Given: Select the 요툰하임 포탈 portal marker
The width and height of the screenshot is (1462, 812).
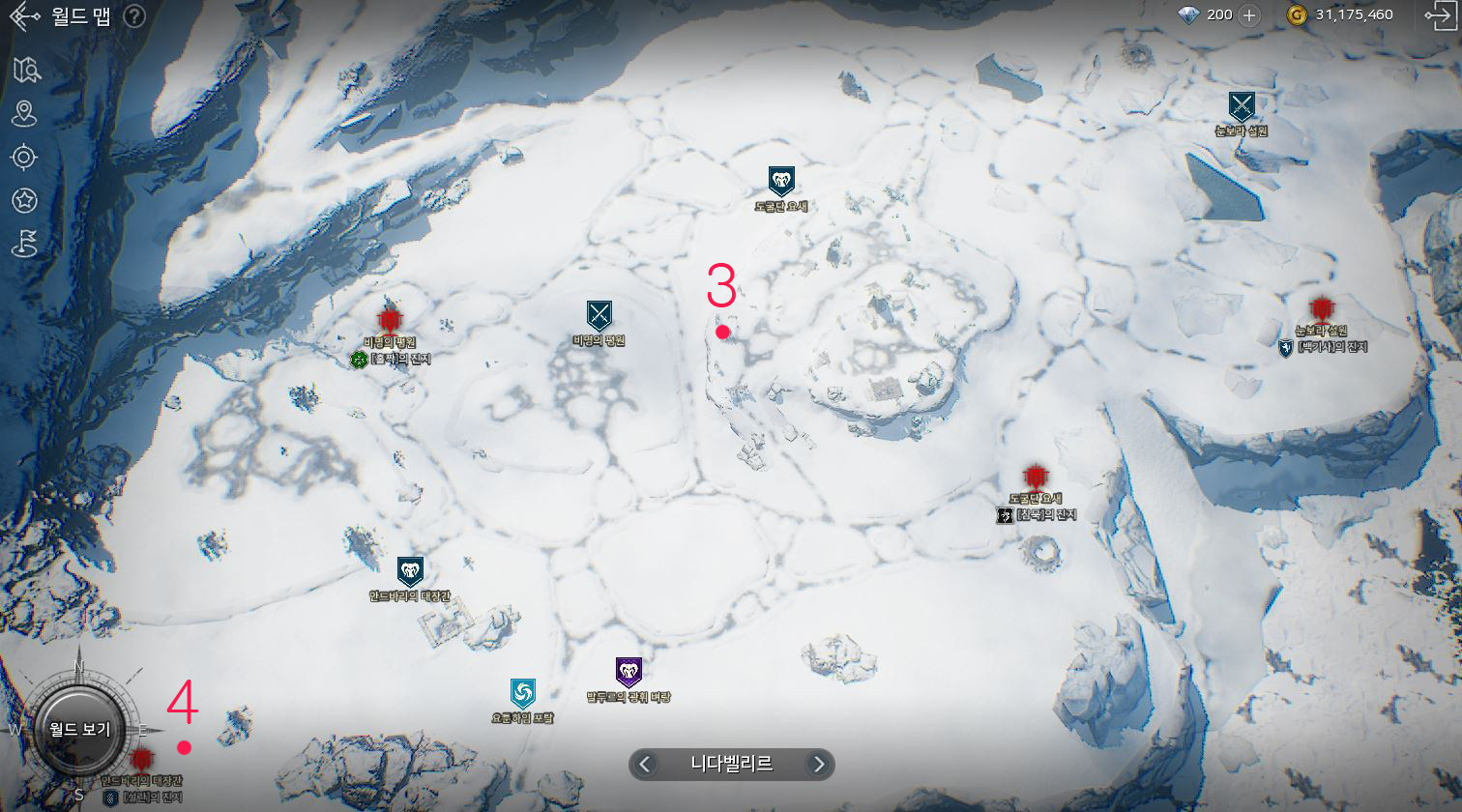Looking at the screenshot, I should coord(522,692).
